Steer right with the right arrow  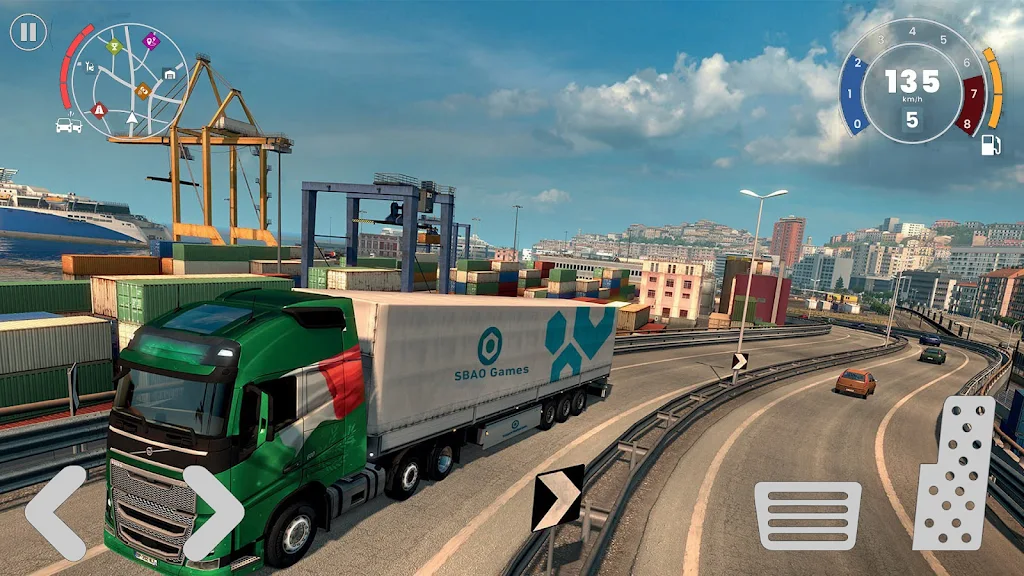pos(213,512)
